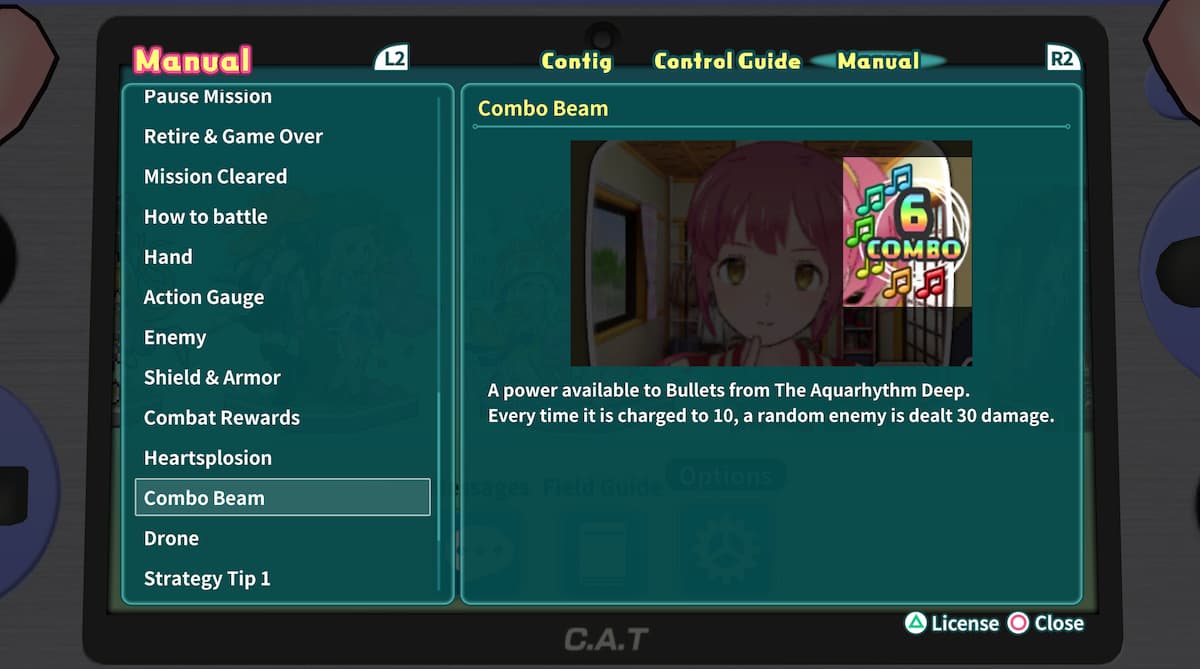Open the Action Gauge topic

click(204, 297)
